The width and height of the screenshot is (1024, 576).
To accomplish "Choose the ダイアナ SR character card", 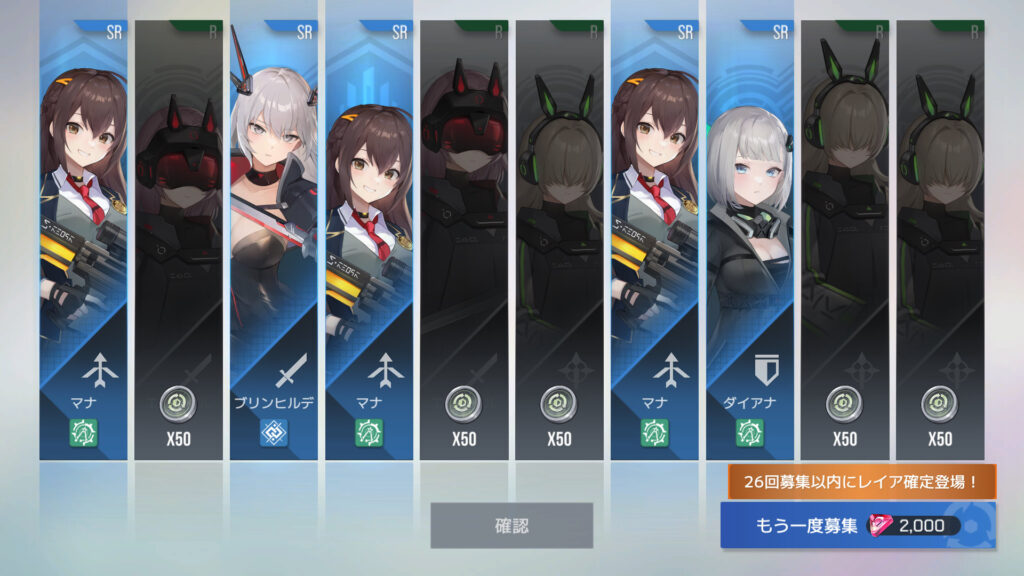I will [x=750, y=240].
